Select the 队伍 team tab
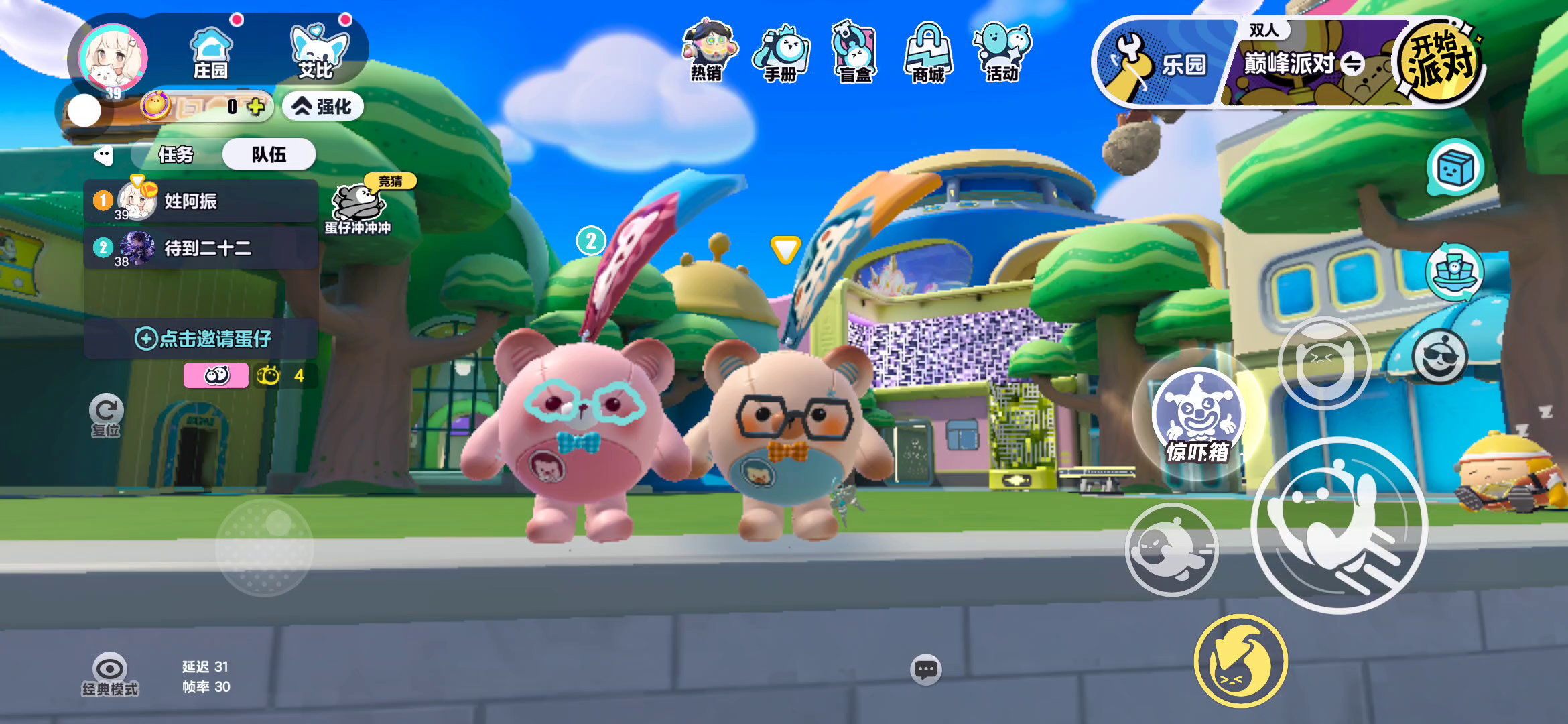Image resolution: width=1568 pixels, height=724 pixels. 269,155
